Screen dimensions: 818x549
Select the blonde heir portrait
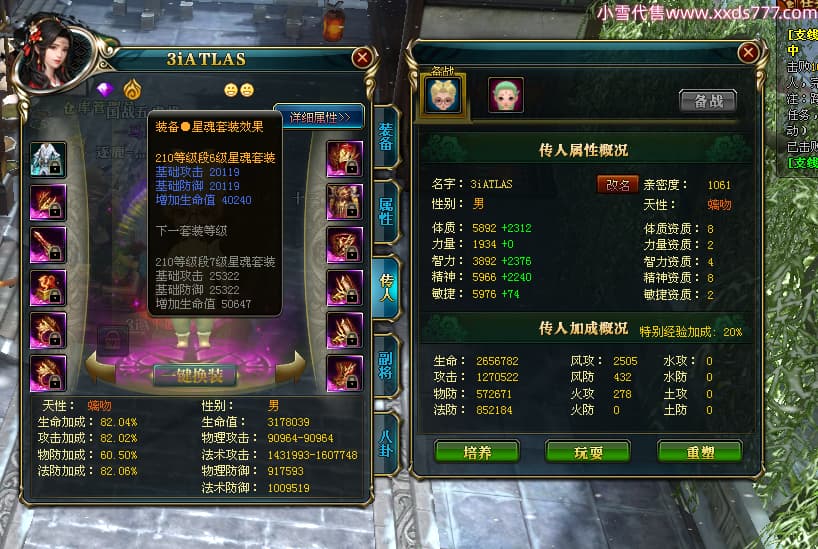(443, 95)
